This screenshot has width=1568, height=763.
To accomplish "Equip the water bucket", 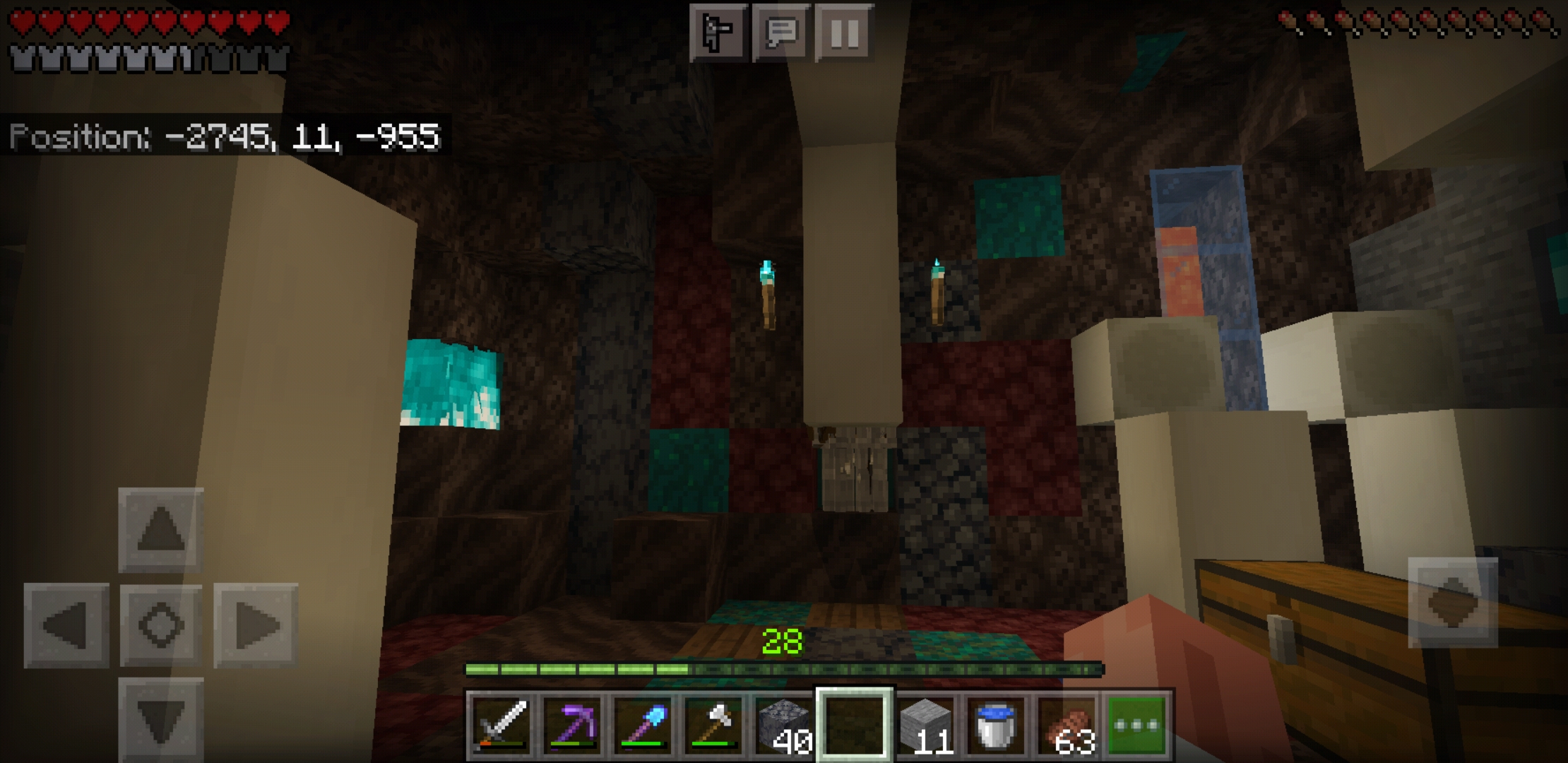I will pyautogui.click(x=997, y=723).
